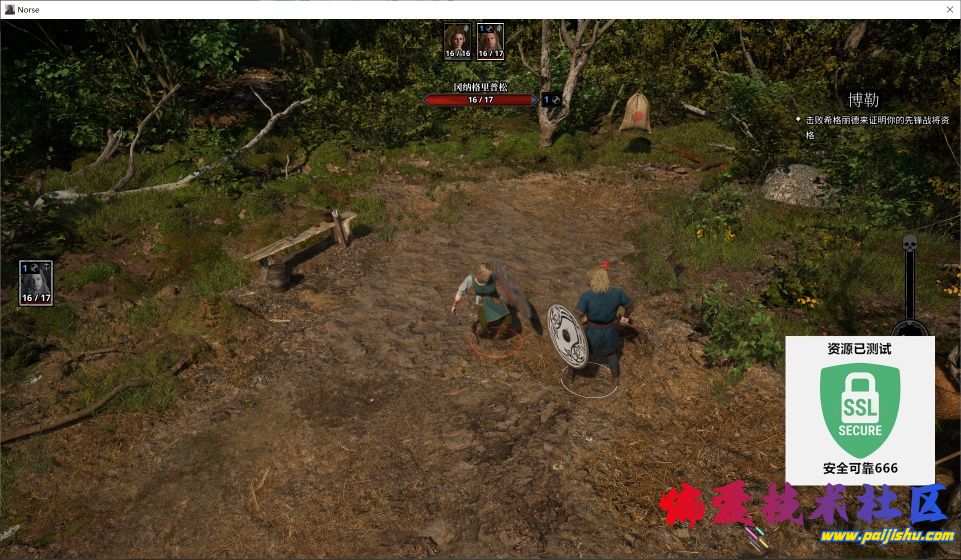Click the skull icon above the vertical gauge
961x560 pixels.
(x=909, y=243)
